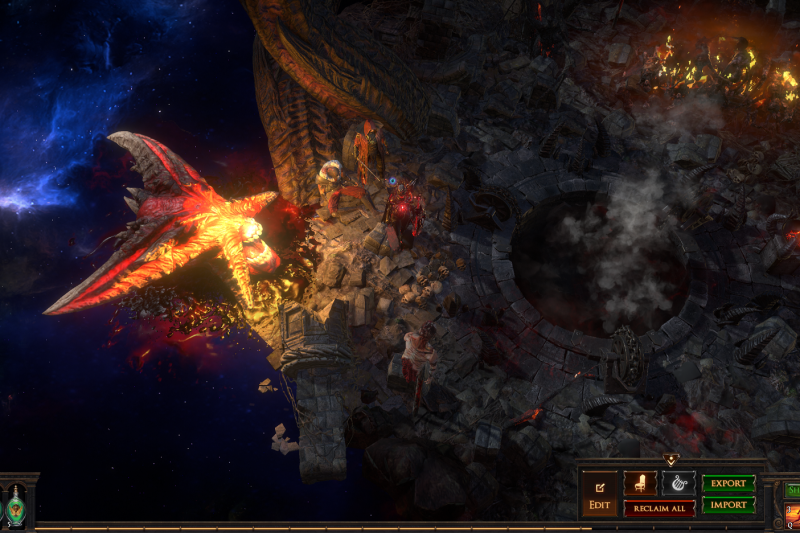Choose the harp music icon

click(x=678, y=483)
